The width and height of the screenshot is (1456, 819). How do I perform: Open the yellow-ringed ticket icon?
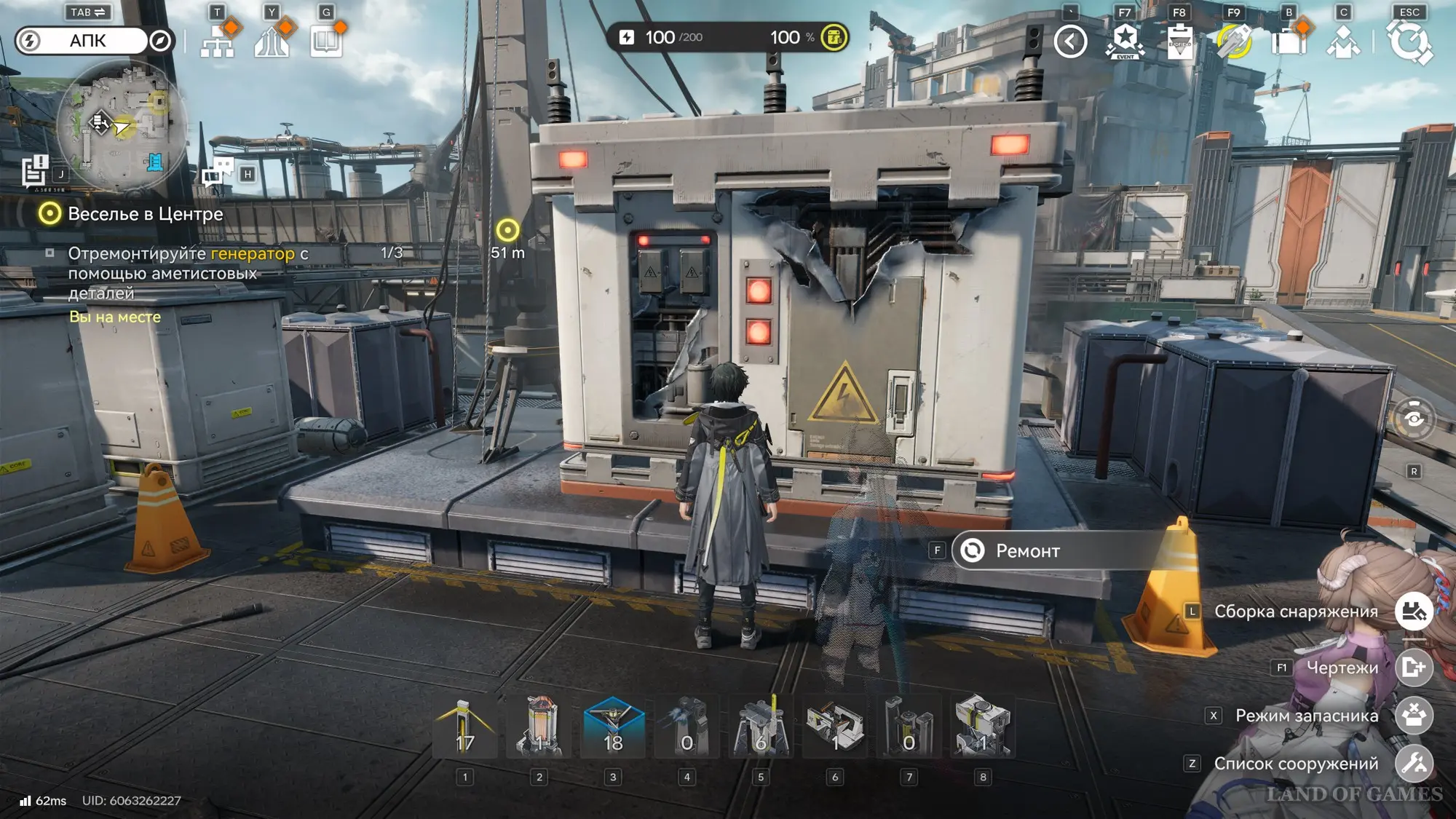[1234, 41]
